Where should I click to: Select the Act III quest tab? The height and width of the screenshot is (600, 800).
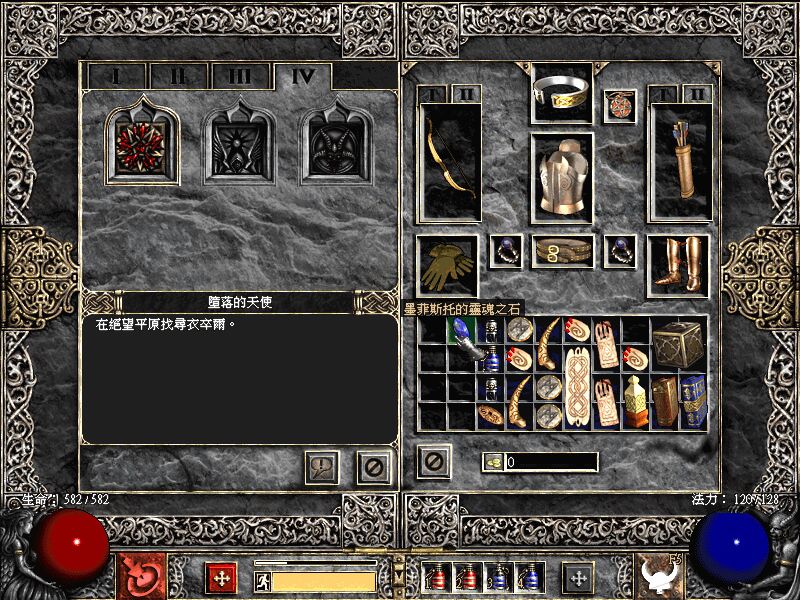(x=239, y=77)
